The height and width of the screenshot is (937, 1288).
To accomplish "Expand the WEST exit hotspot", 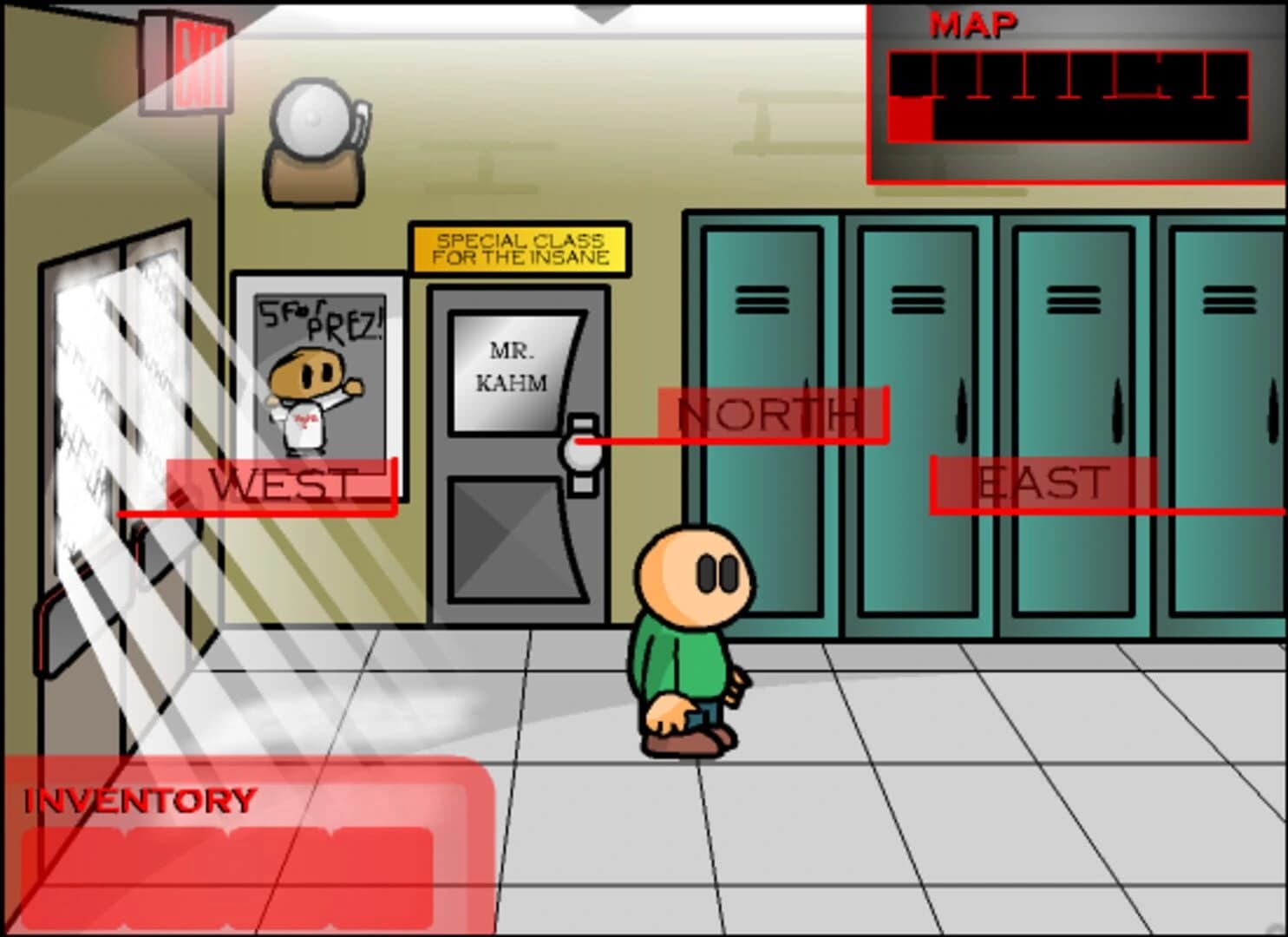I will pyautogui.click(x=282, y=486).
